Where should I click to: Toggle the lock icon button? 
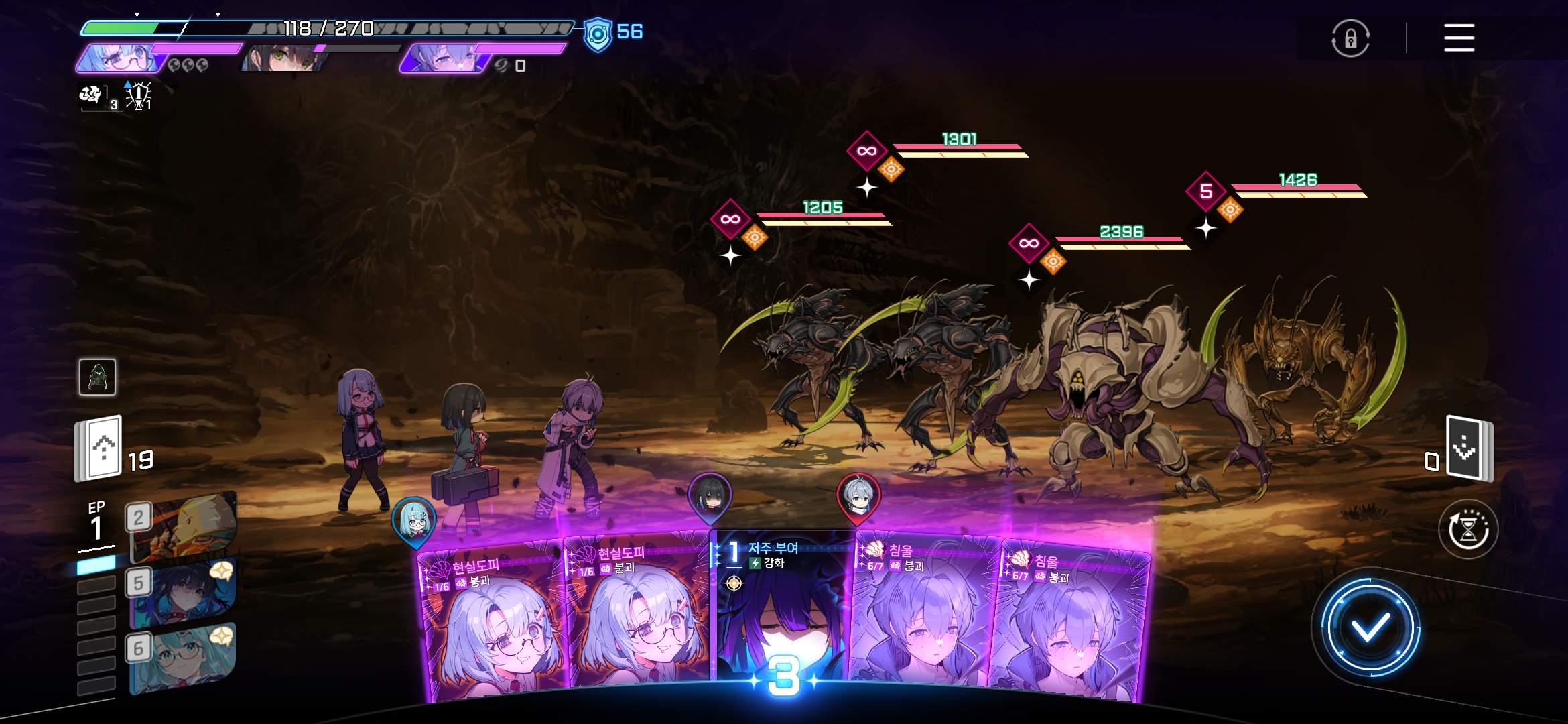click(1350, 38)
